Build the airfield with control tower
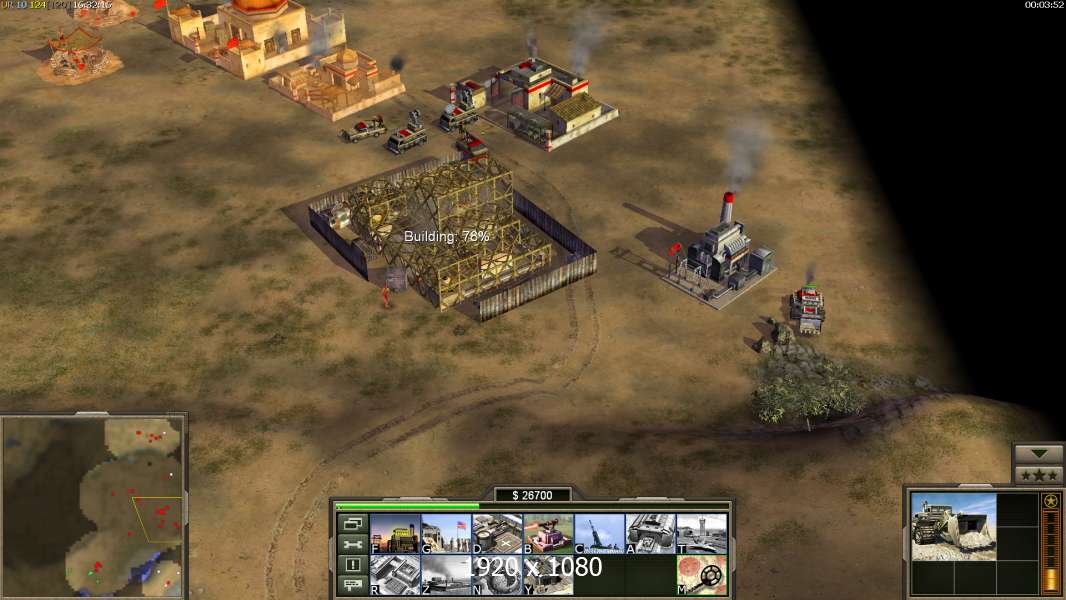1066x600 pixels. [701, 534]
